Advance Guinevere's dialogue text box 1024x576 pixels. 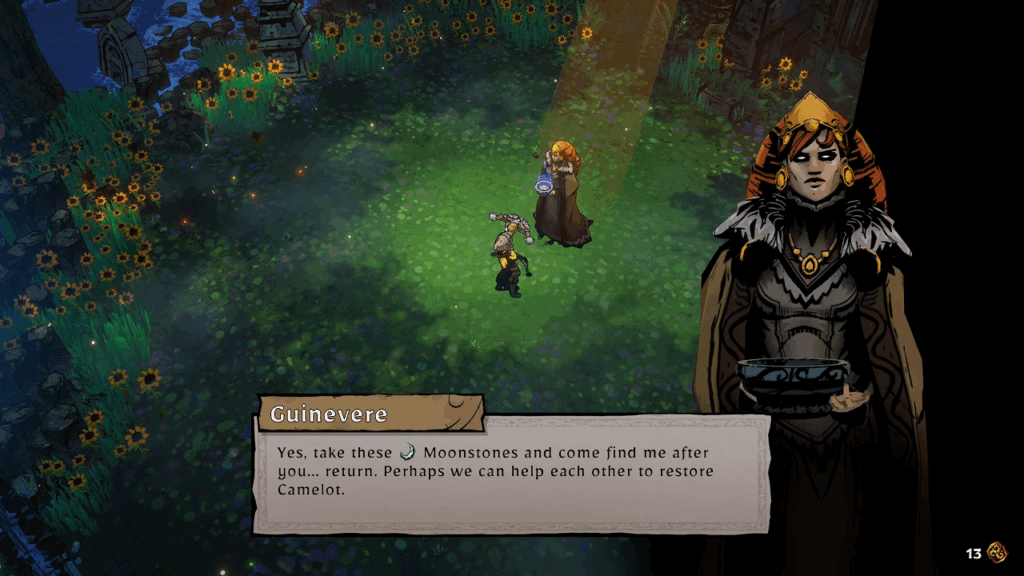pos(511,472)
